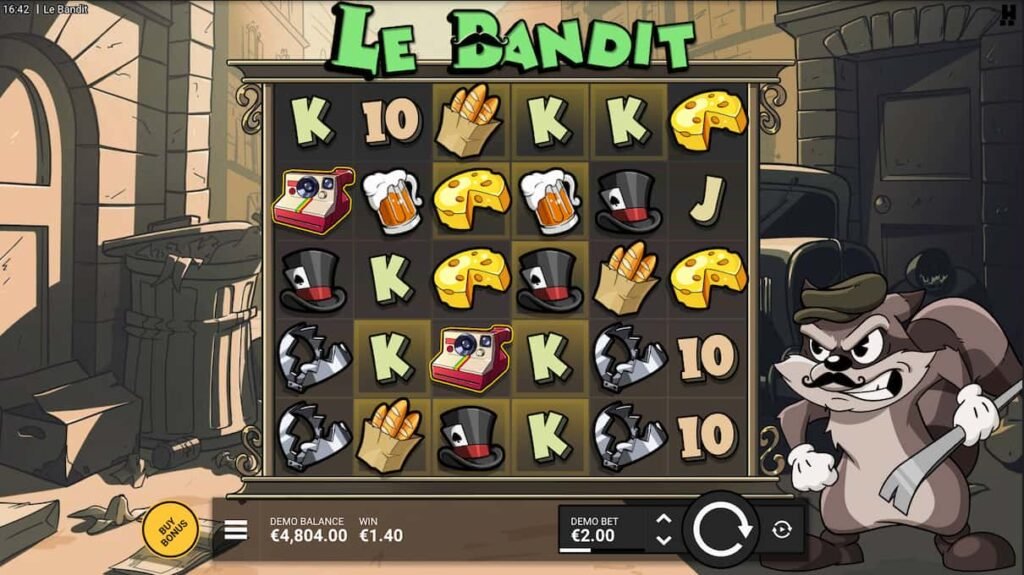Decrease the demo bet with the down arrow
Viewport: 1024px width, 575px height.
click(x=662, y=540)
